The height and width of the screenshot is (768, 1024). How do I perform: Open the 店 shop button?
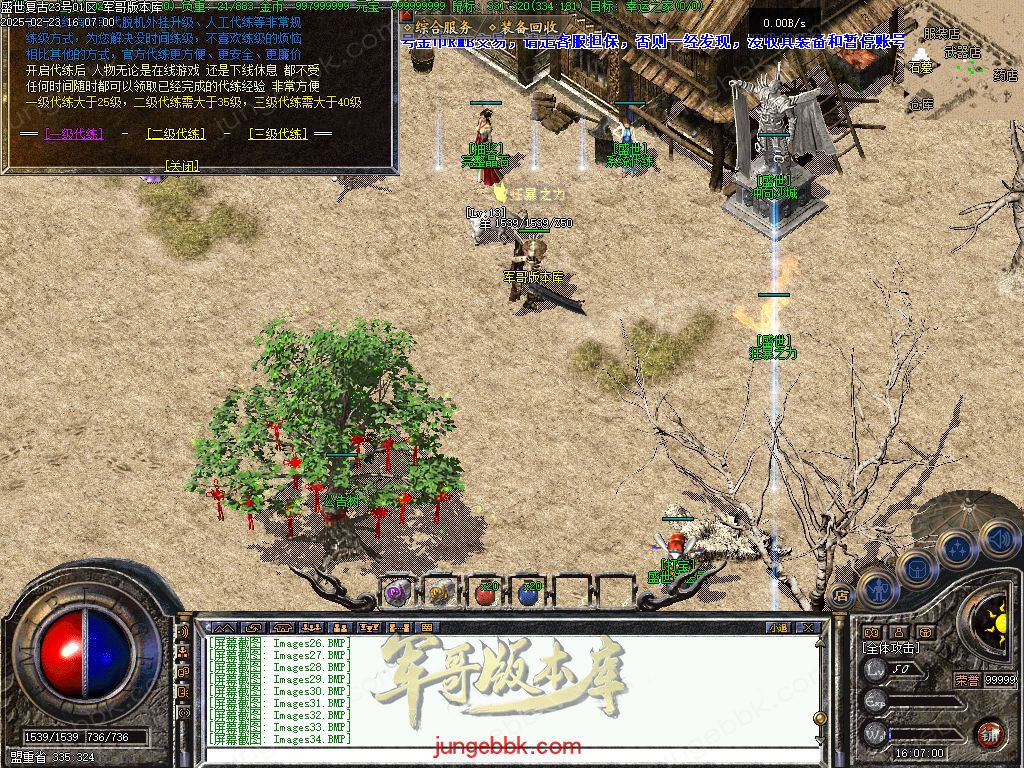(841, 594)
